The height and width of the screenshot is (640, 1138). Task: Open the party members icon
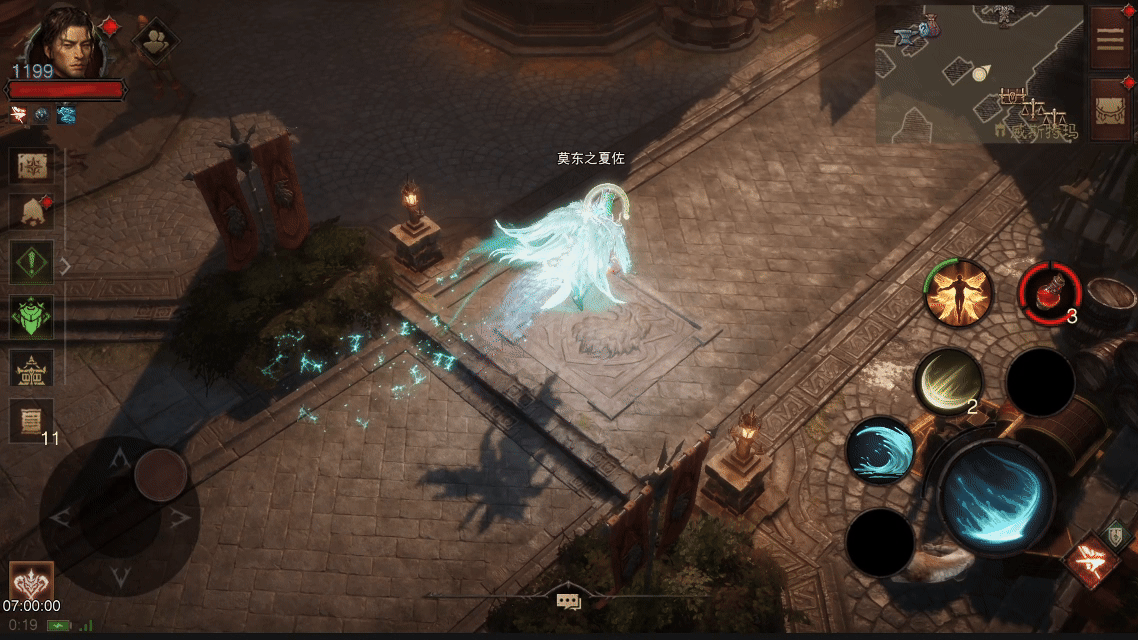pos(156,41)
